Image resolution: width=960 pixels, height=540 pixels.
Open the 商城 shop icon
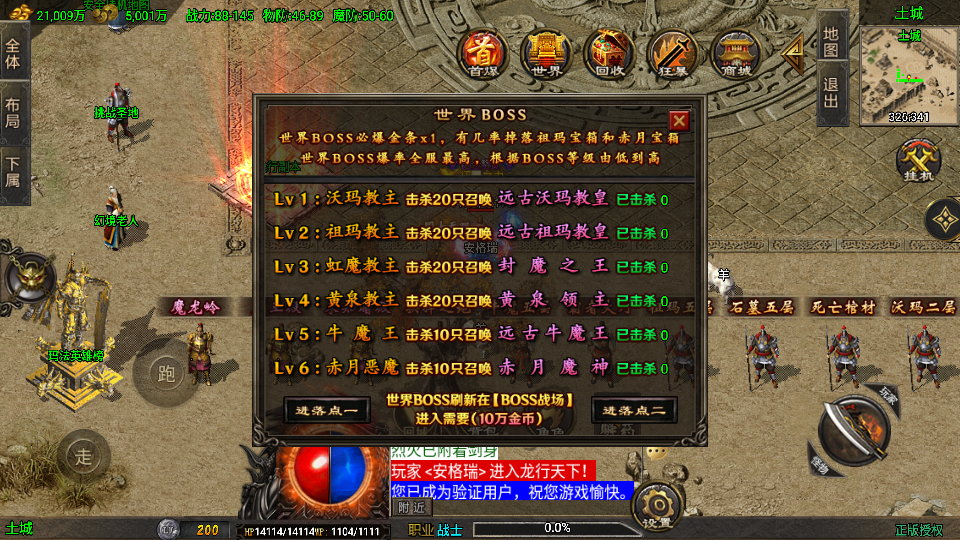pyautogui.click(x=734, y=53)
